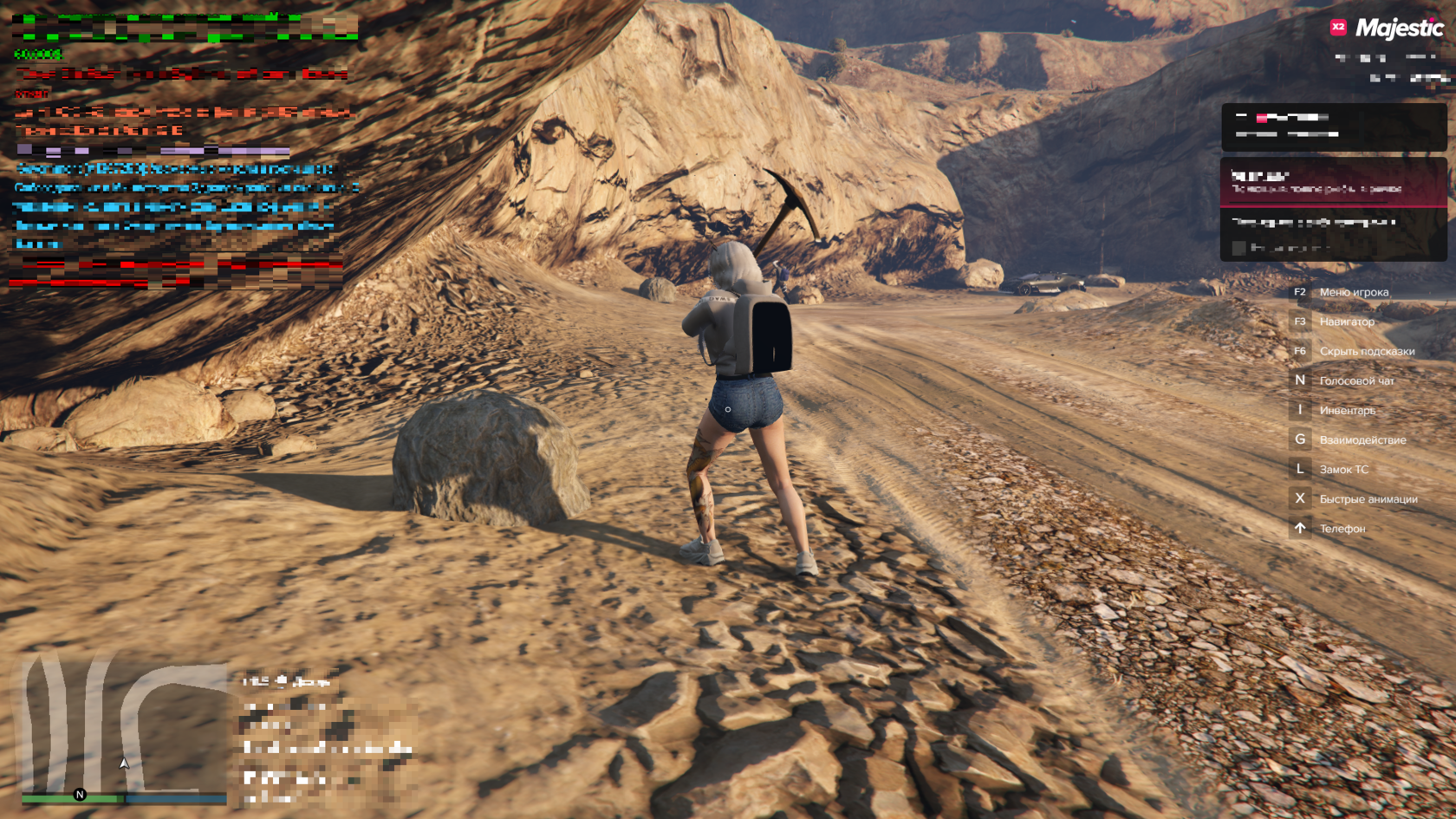Select the pink-highlighted notification panel

(1333, 182)
